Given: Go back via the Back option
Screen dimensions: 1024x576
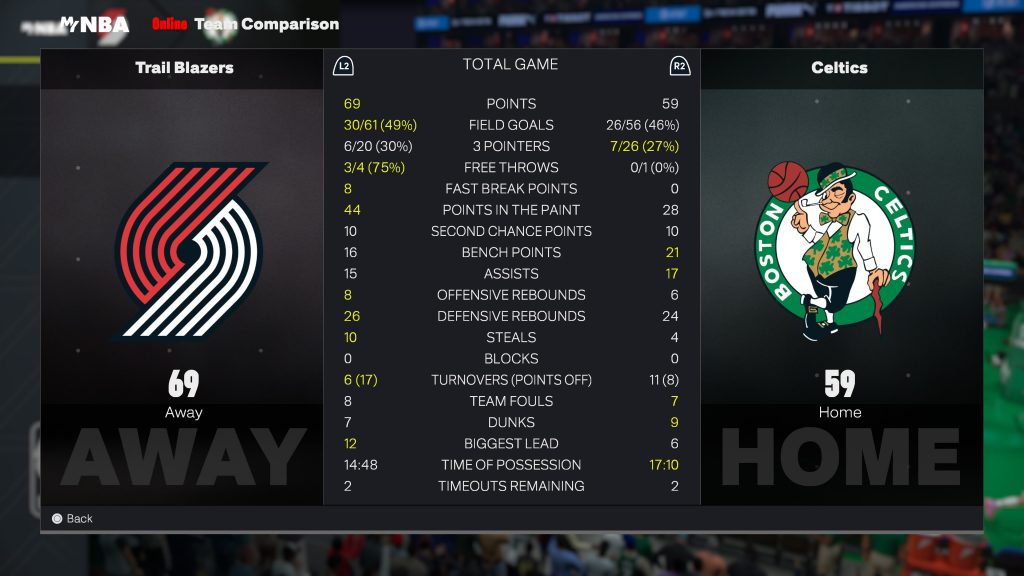Looking at the screenshot, I should (72, 519).
